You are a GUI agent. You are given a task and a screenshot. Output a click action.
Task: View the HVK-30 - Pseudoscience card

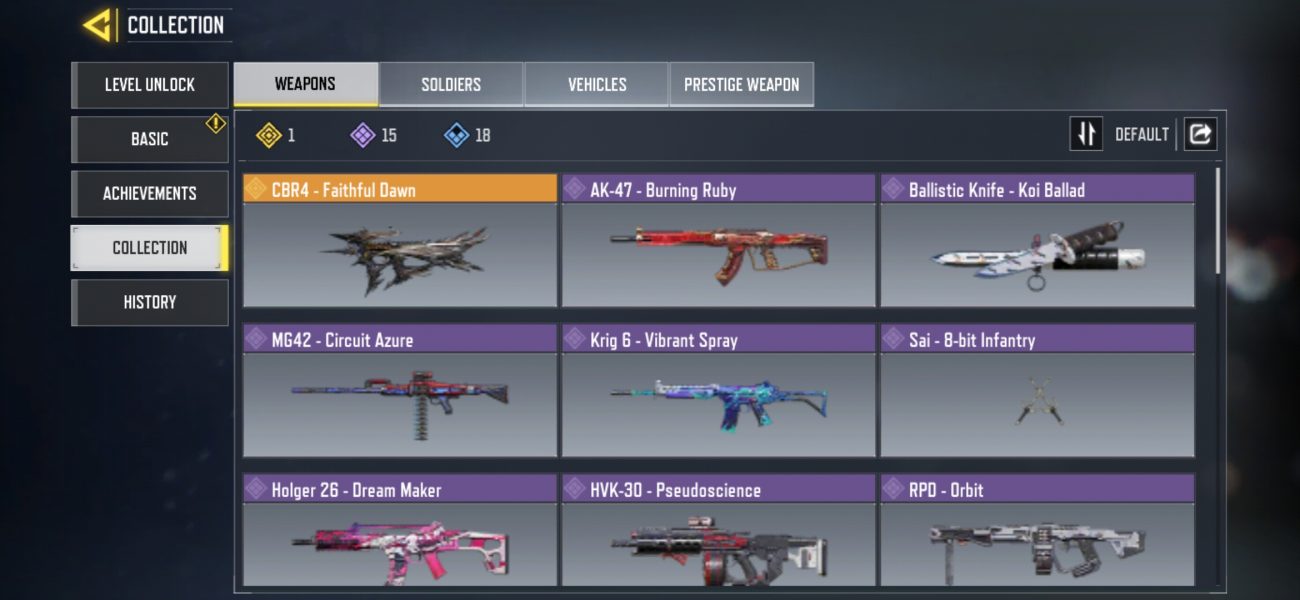coord(718,530)
